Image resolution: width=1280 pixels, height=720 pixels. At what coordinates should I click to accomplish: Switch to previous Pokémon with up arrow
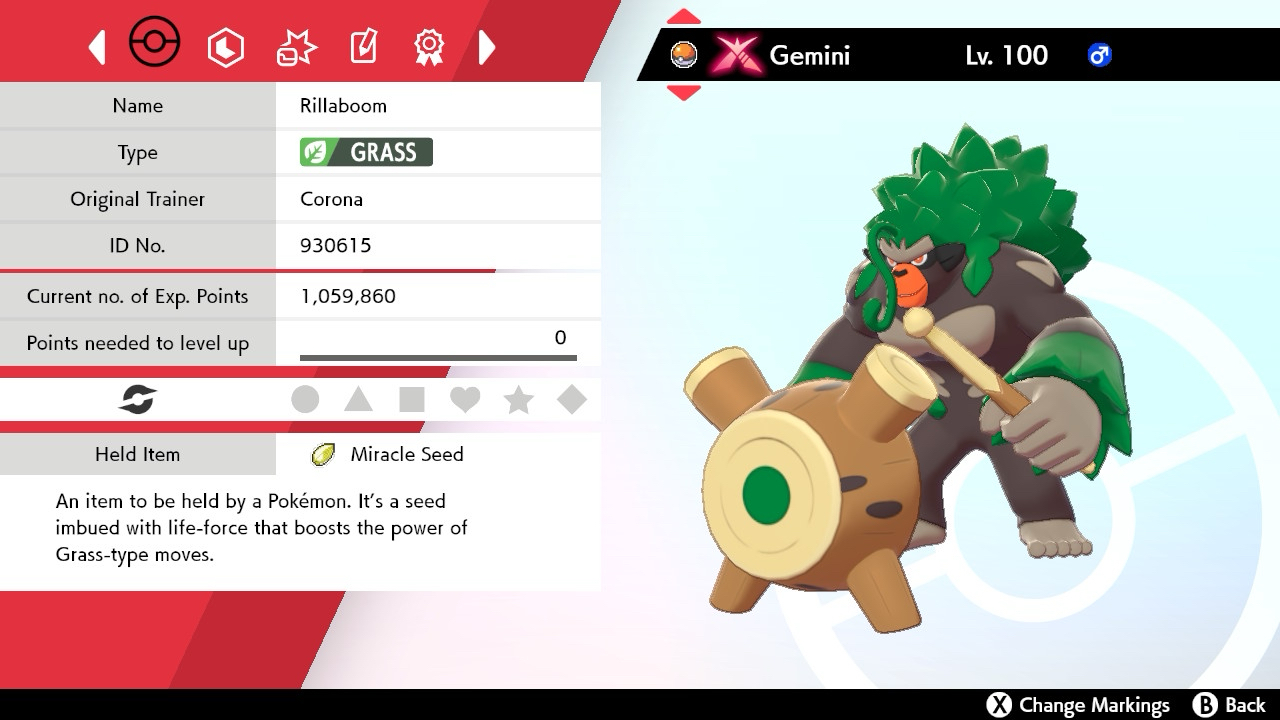pos(684,17)
